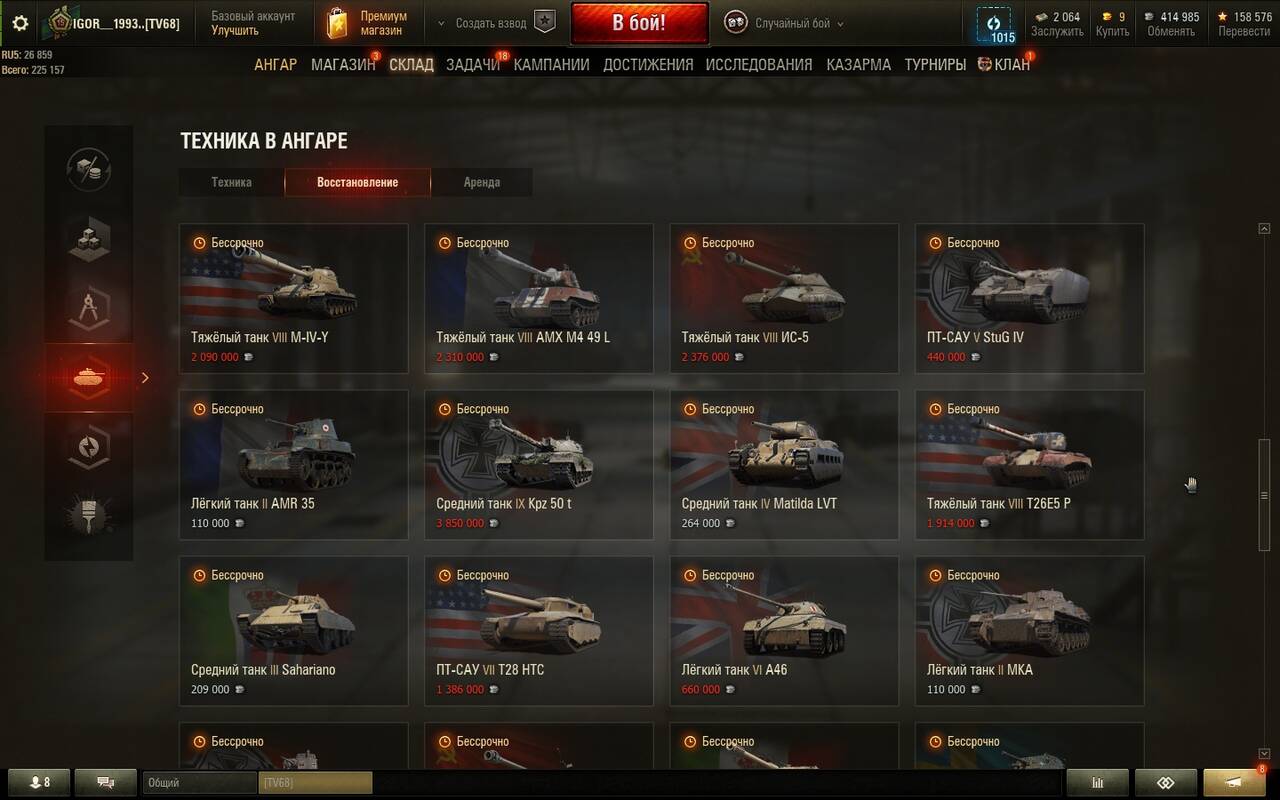Open the КЛАН menu

click(1011, 64)
